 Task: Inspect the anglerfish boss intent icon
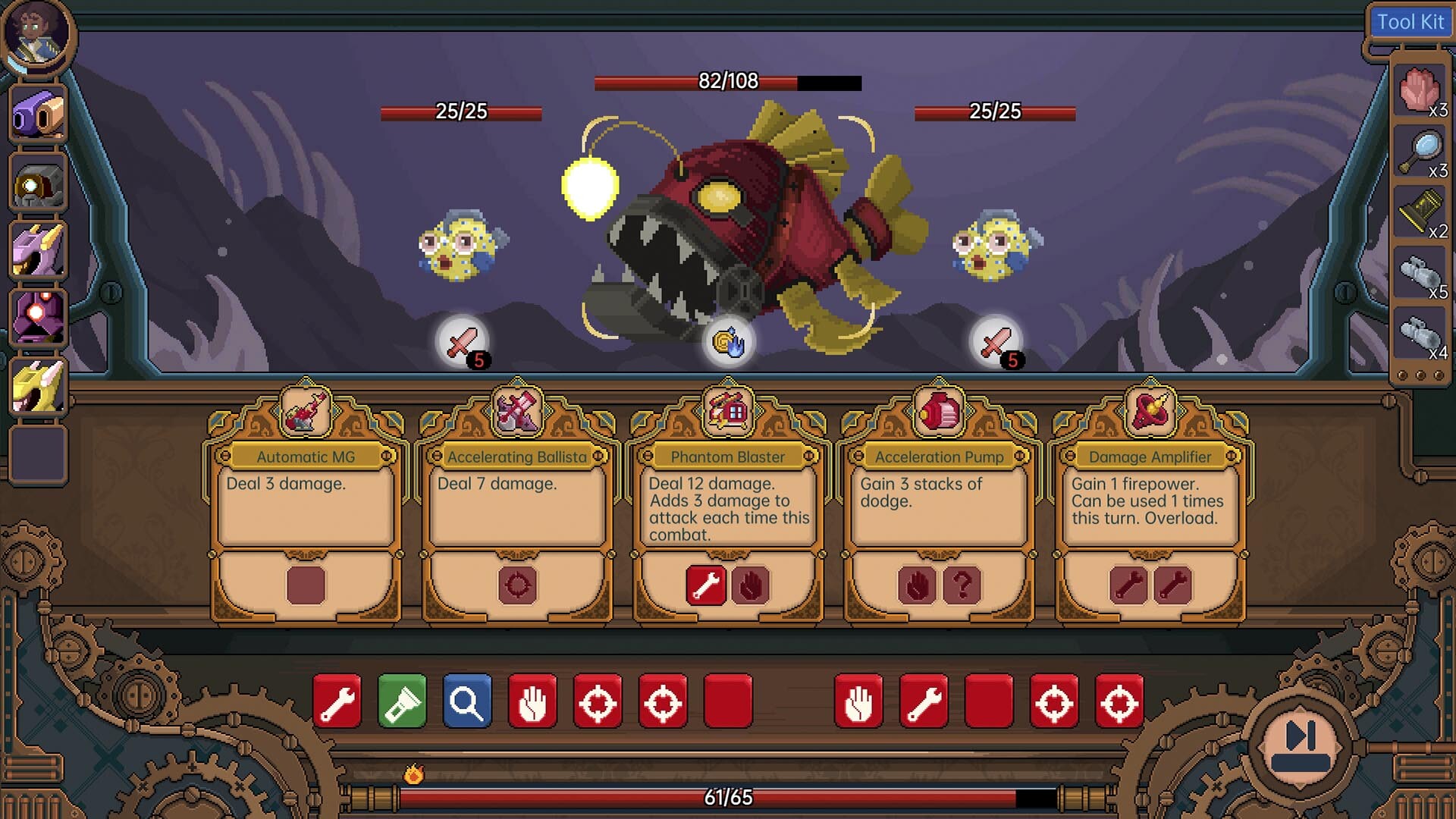pyautogui.click(x=728, y=341)
